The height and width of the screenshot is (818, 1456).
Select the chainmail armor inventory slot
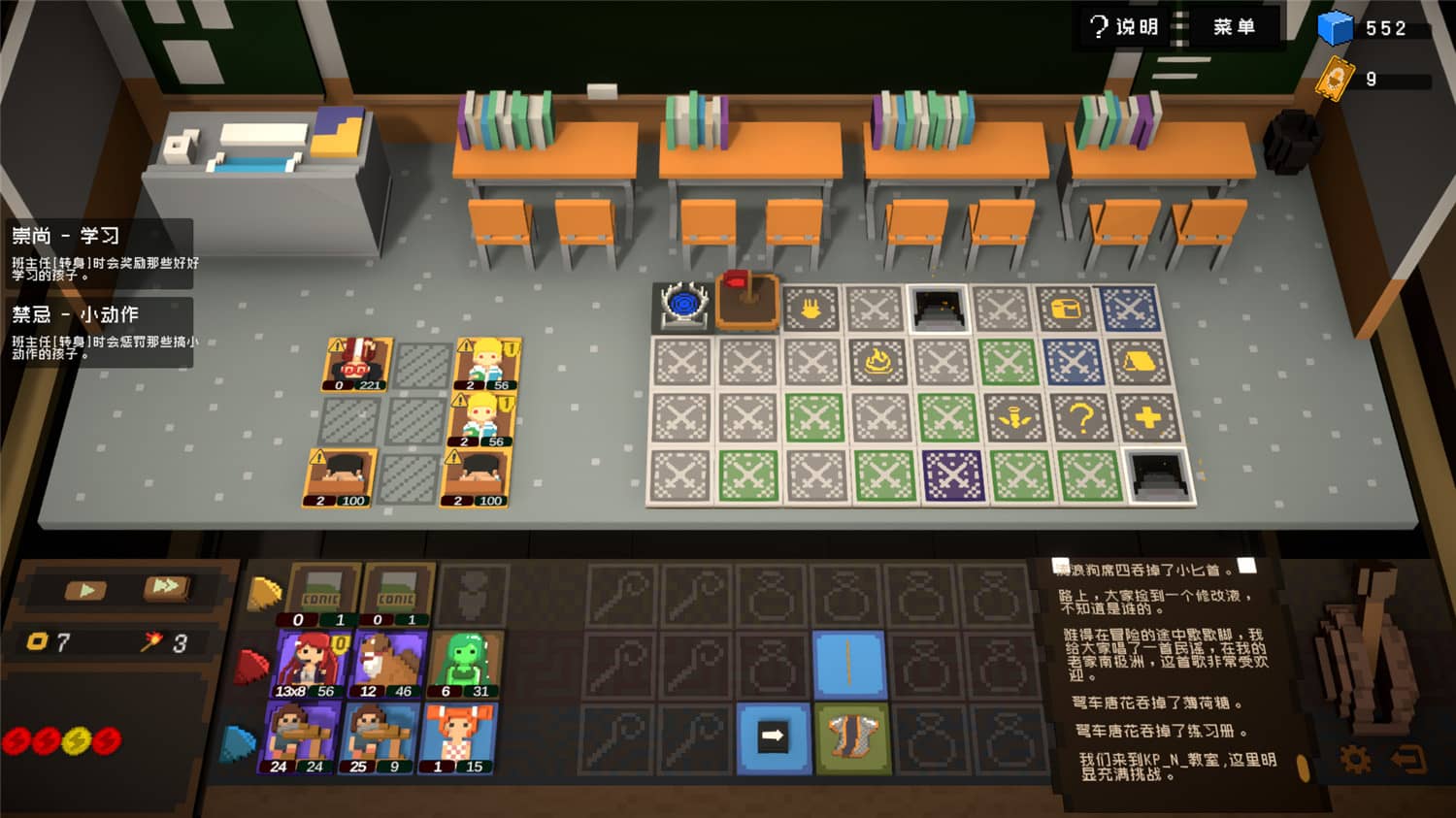[x=852, y=737]
